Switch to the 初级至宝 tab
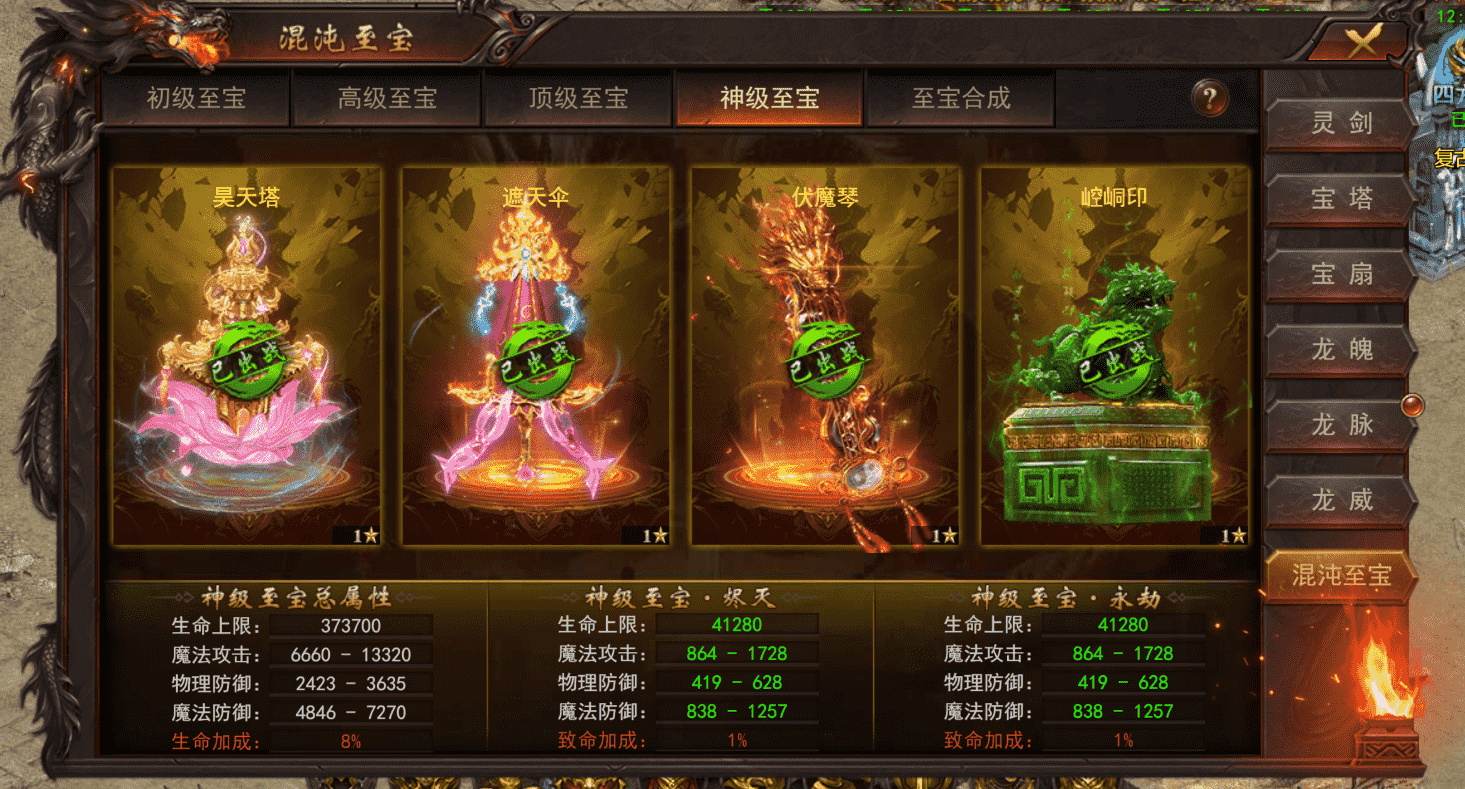 point(198,99)
